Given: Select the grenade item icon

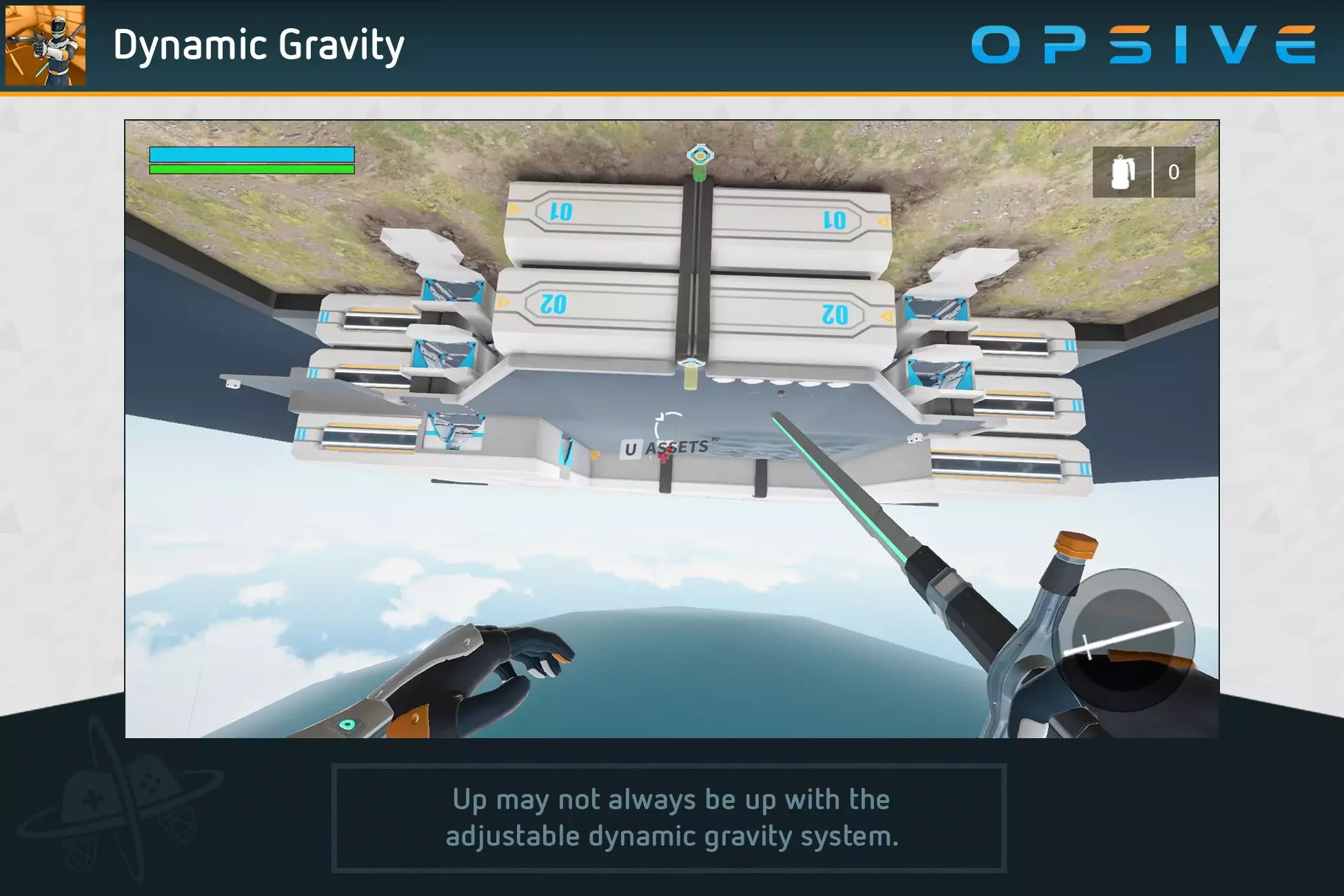Looking at the screenshot, I should [1122, 172].
